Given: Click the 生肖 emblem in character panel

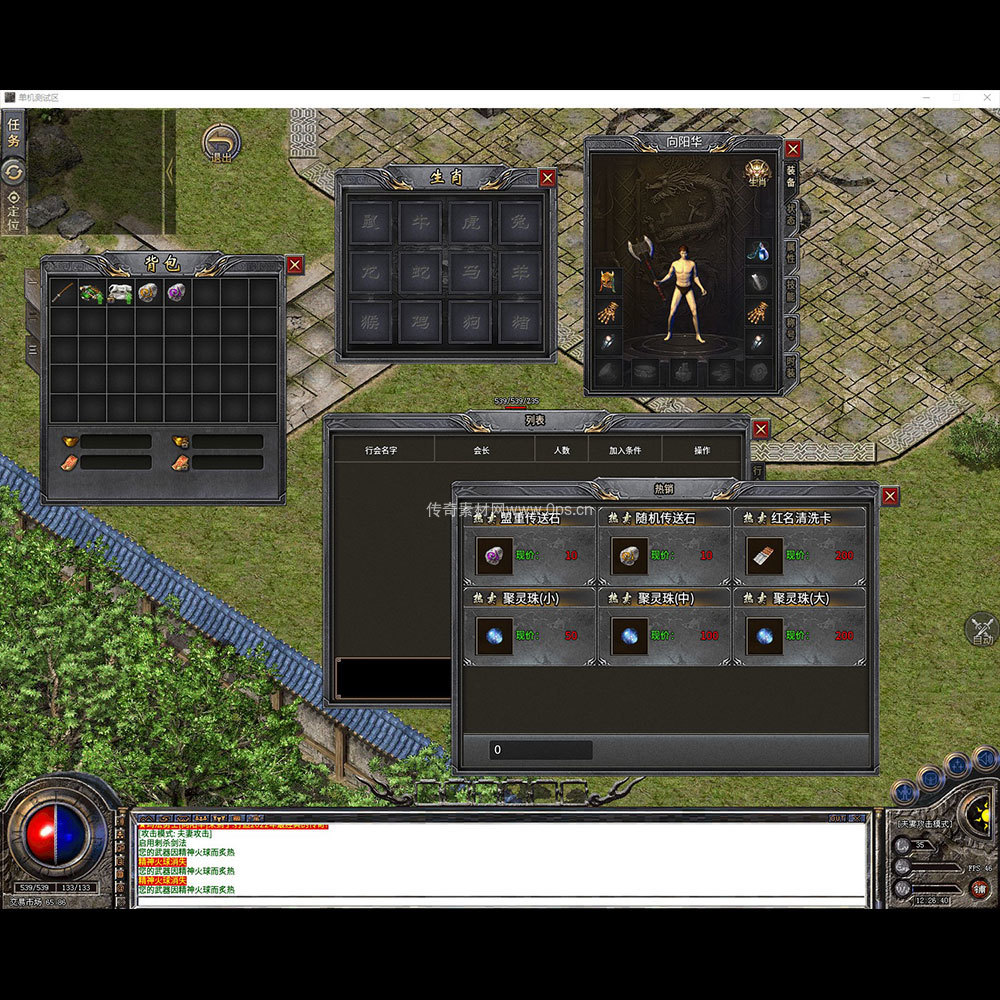Looking at the screenshot, I should click(x=757, y=172).
